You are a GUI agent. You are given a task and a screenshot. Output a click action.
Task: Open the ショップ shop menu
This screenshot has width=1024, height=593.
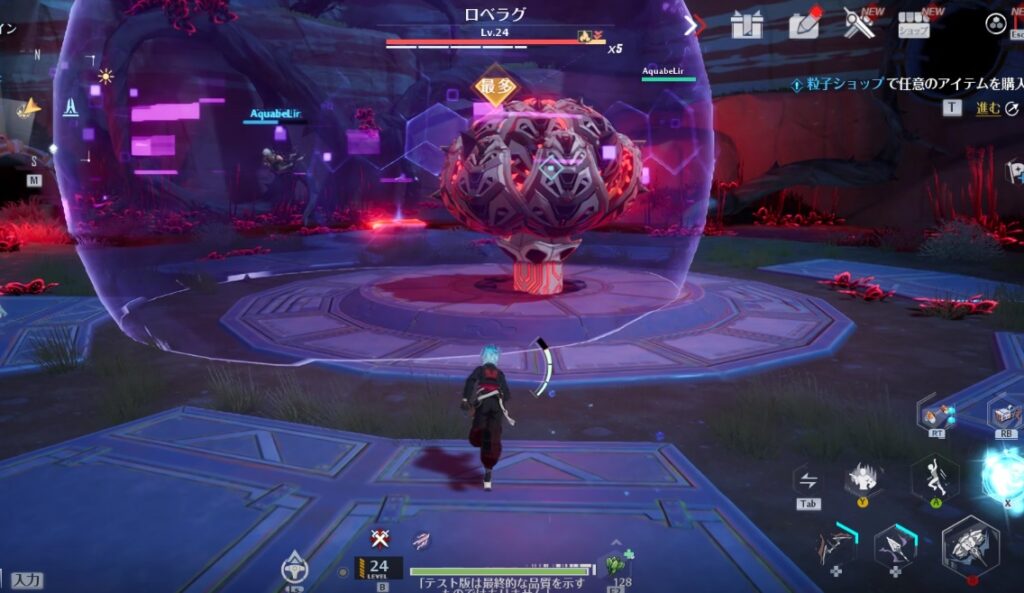tap(913, 24)
